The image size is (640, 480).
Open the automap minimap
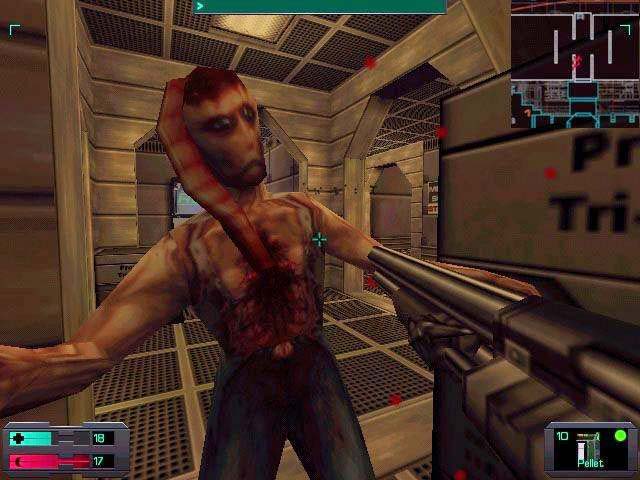point(575,63)
